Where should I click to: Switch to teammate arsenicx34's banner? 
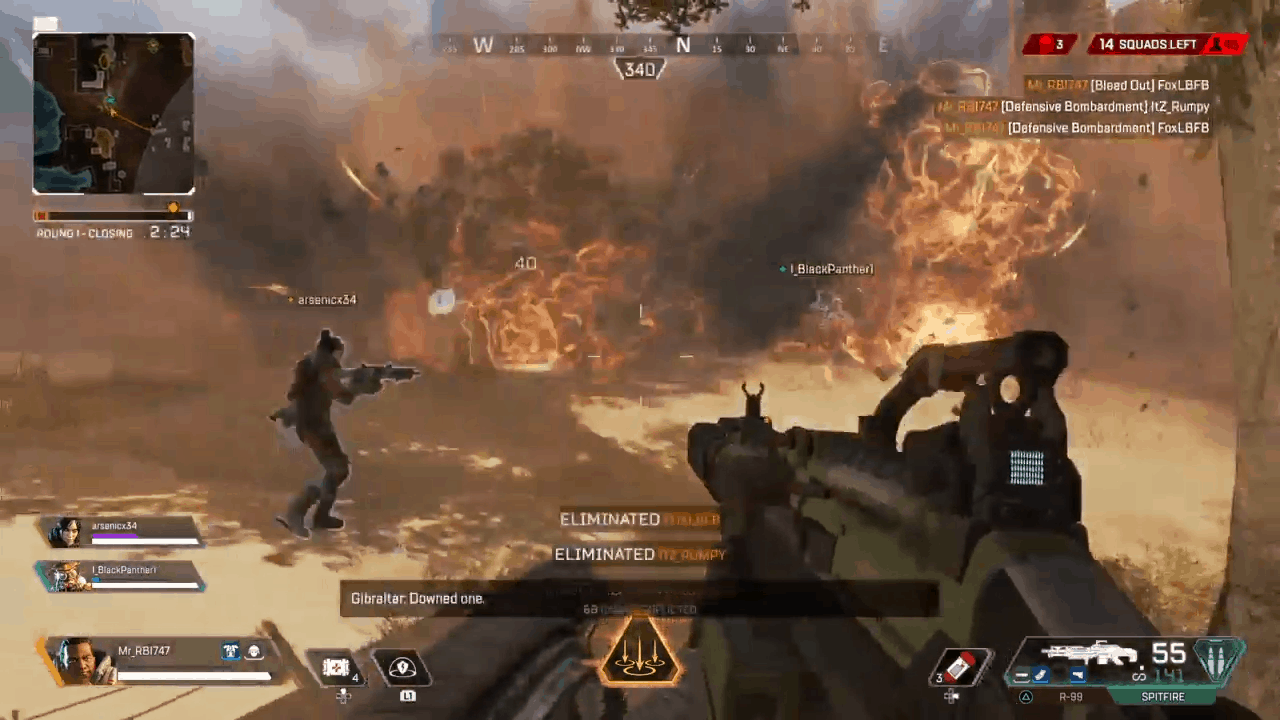(x=120, y=530)
